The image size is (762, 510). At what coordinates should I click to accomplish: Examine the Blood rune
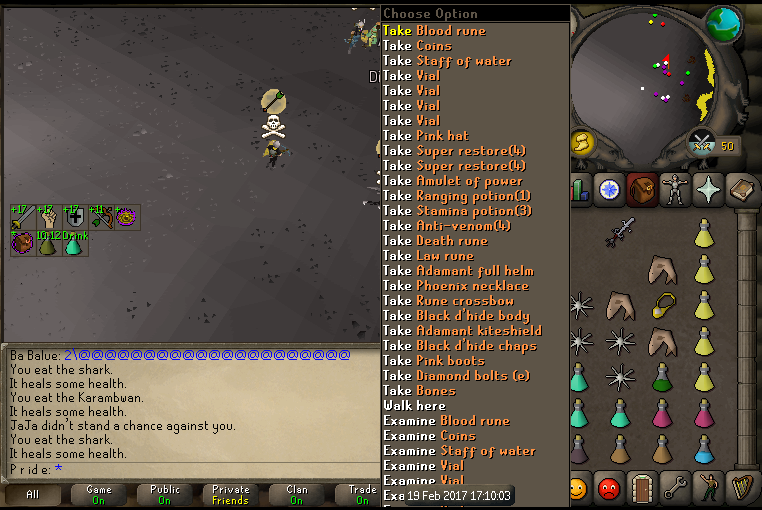tap(446, 421)
